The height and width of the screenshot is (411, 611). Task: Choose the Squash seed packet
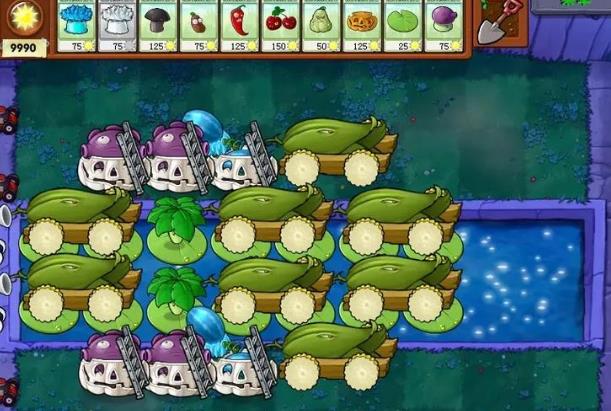point(321,26)
